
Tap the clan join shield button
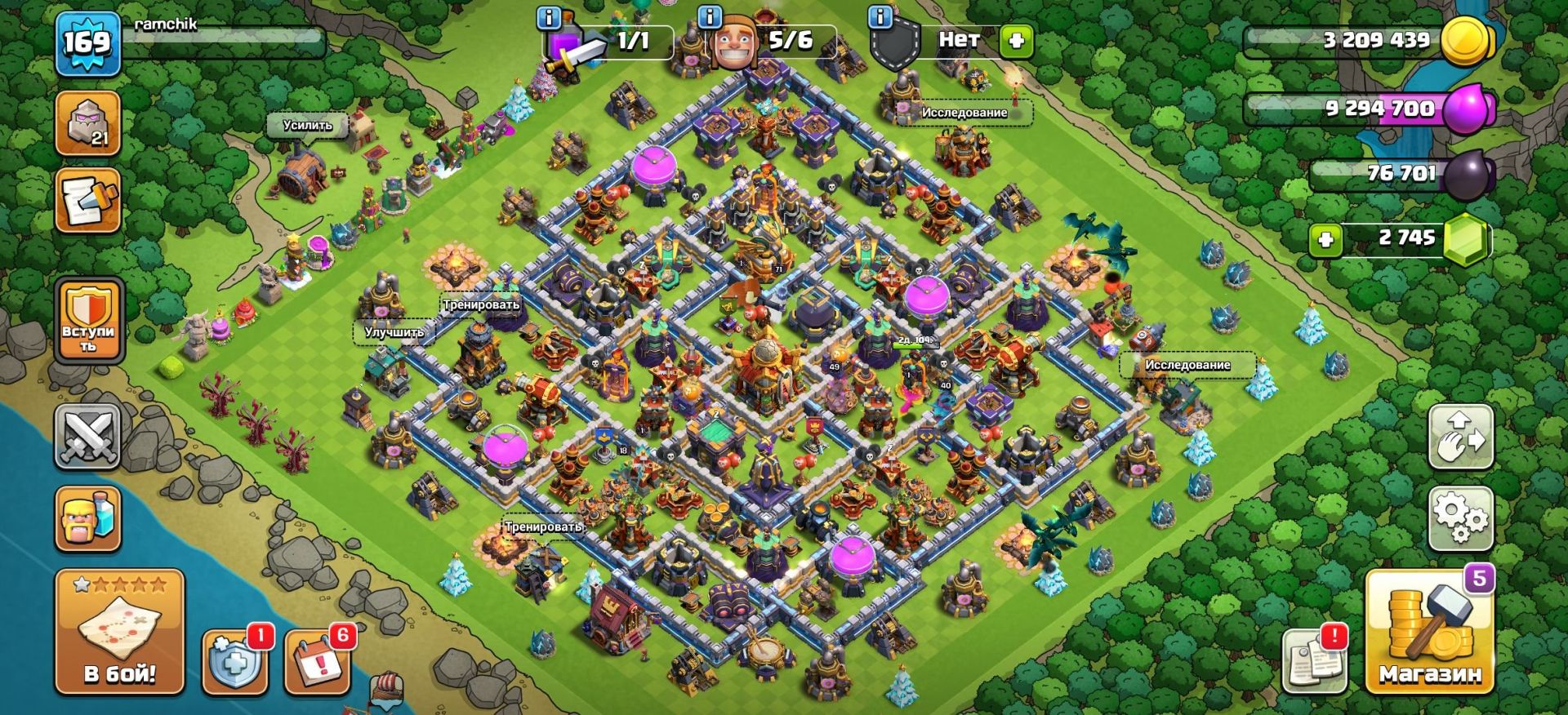pyautogui.click(x=88, y=322)
